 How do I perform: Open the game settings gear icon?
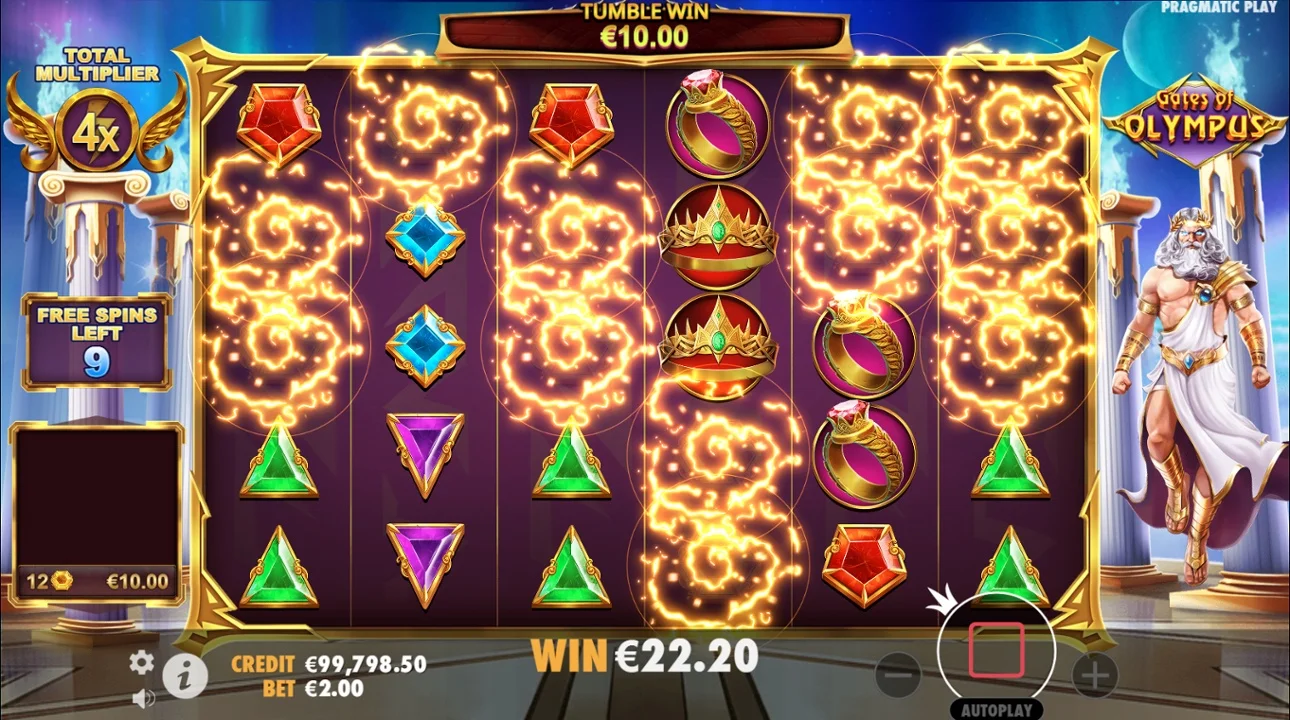point(141,661)
